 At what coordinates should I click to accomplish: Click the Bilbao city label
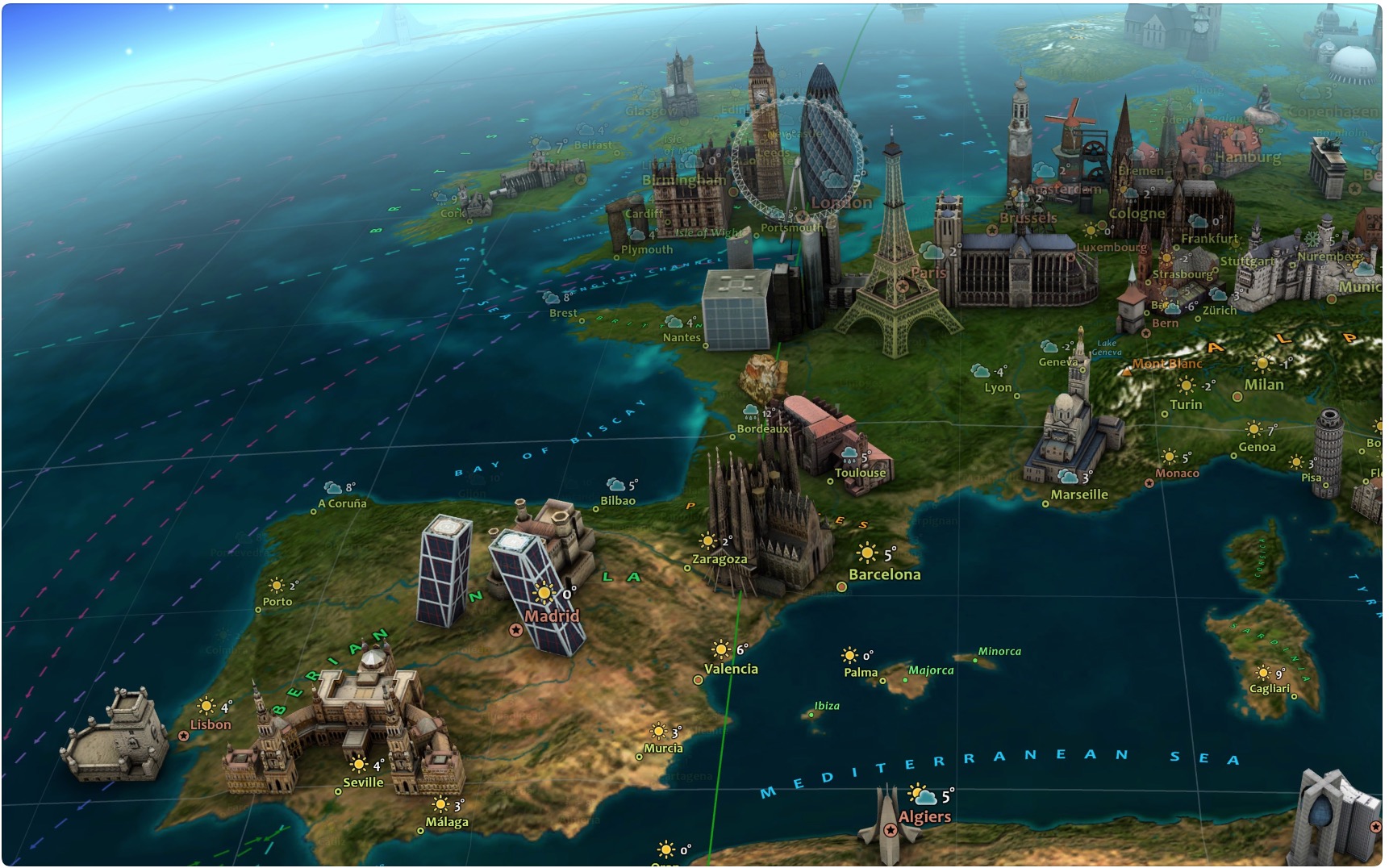pos(618,501)
